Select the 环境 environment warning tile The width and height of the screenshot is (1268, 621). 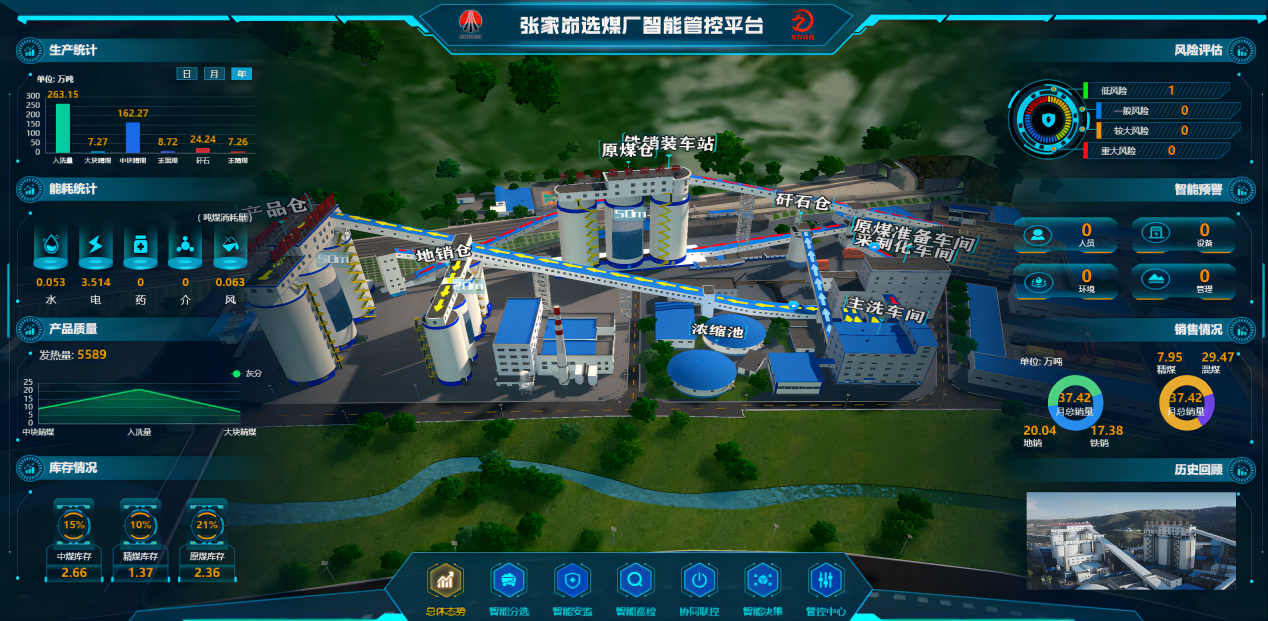click(1066, 281)
